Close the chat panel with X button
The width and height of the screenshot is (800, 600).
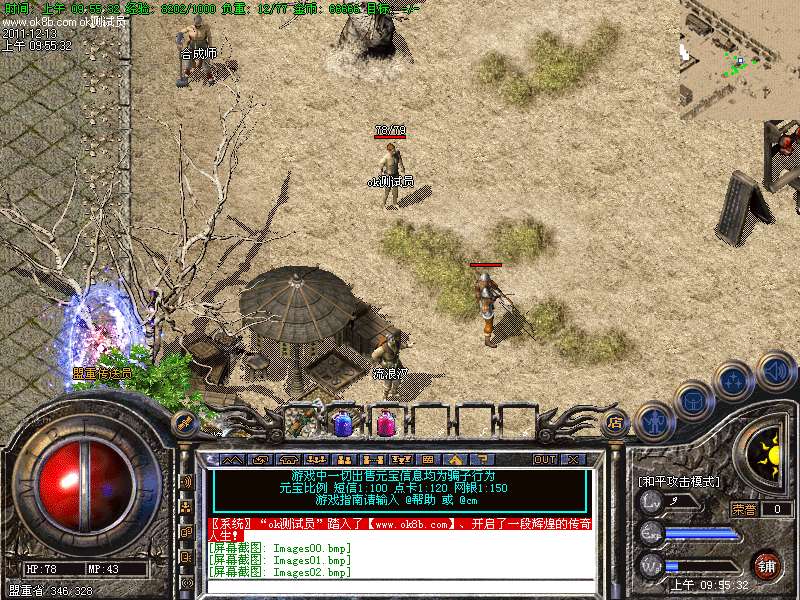click(x=573, y=460)
